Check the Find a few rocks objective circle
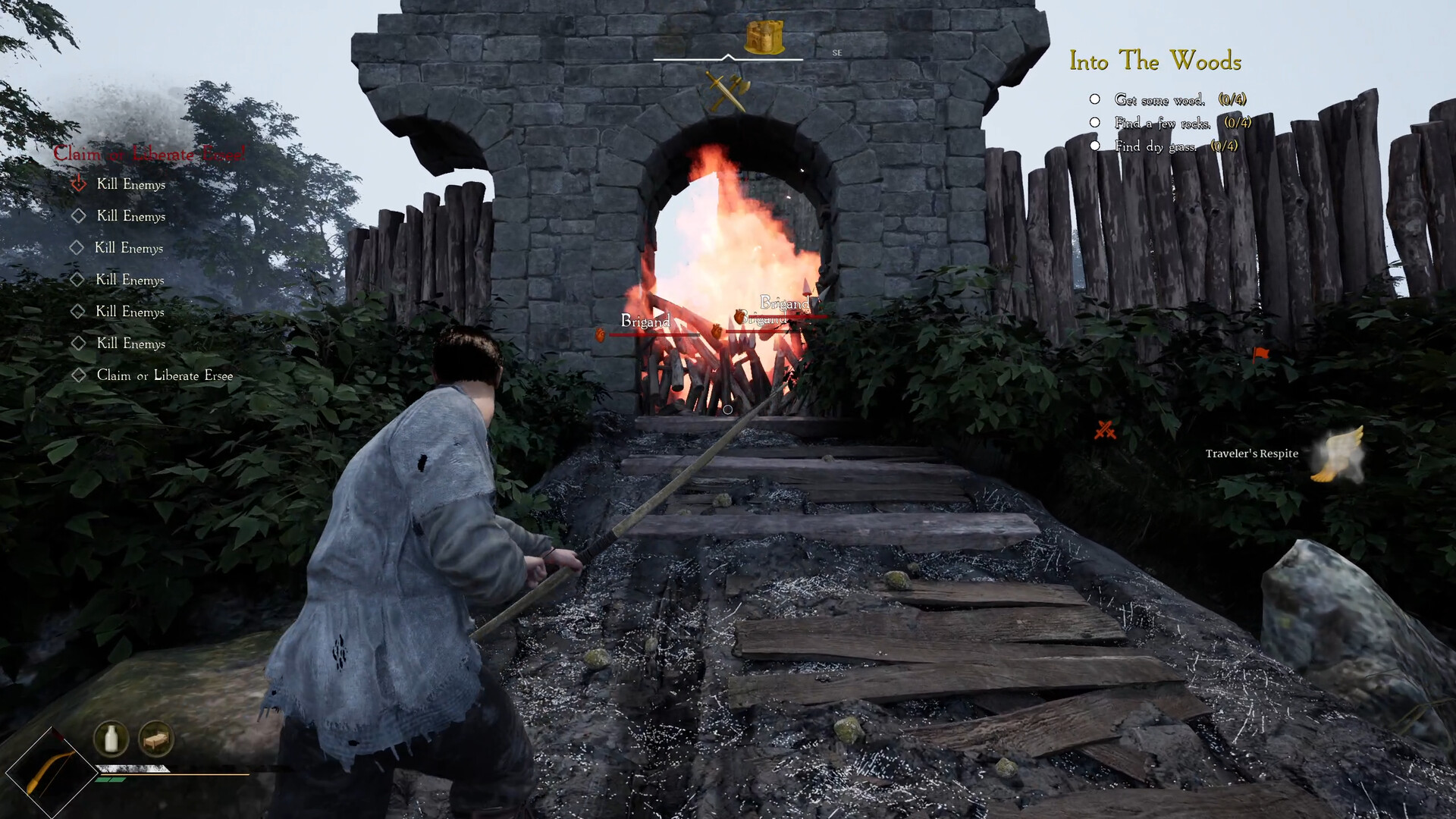1456x819 pixels. [x=1094, y=122]
